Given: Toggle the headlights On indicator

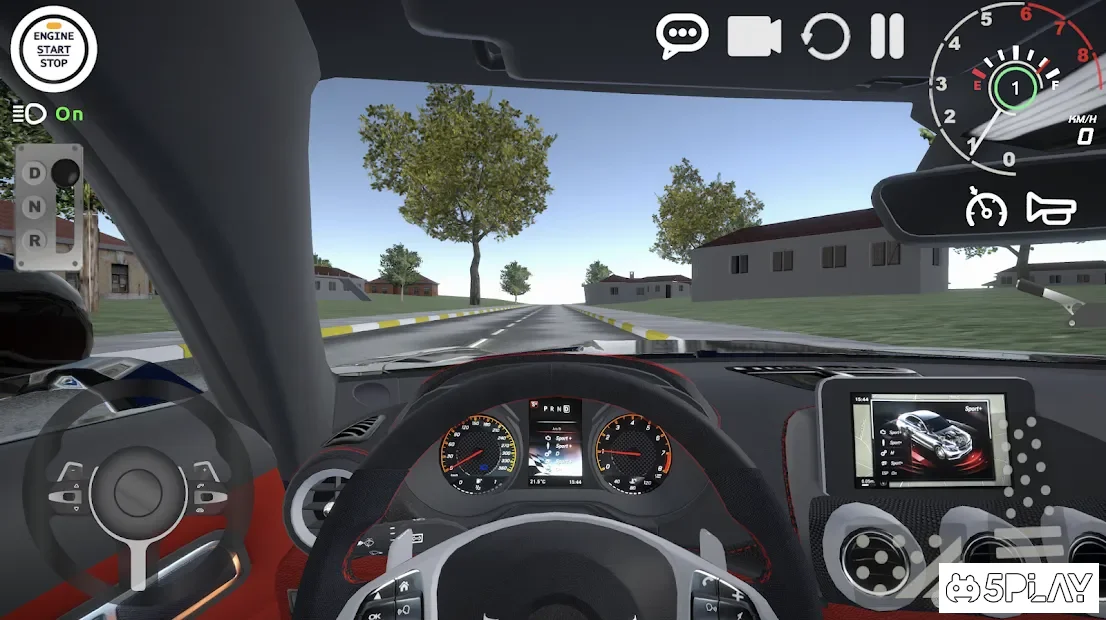Looking at the screenshot, I should 48,114.
